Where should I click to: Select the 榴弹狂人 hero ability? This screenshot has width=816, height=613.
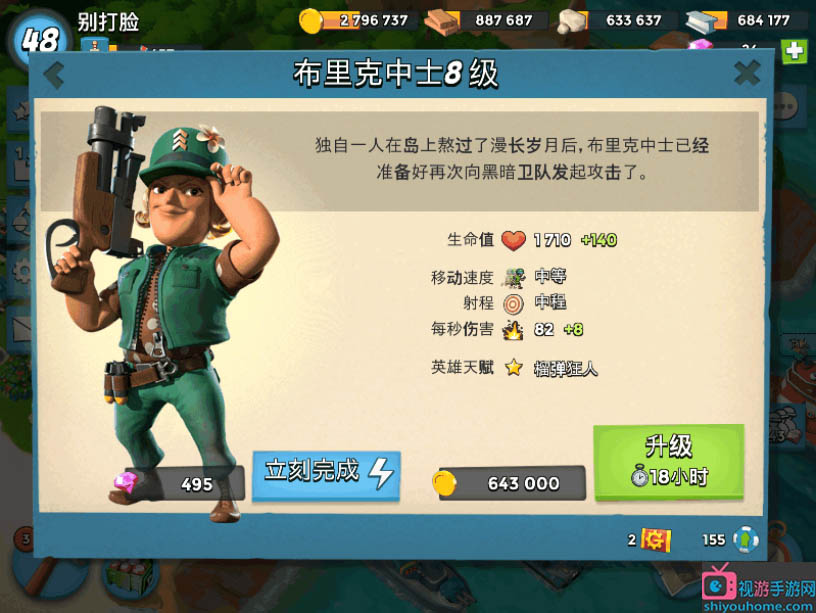[x=564, y=368]
